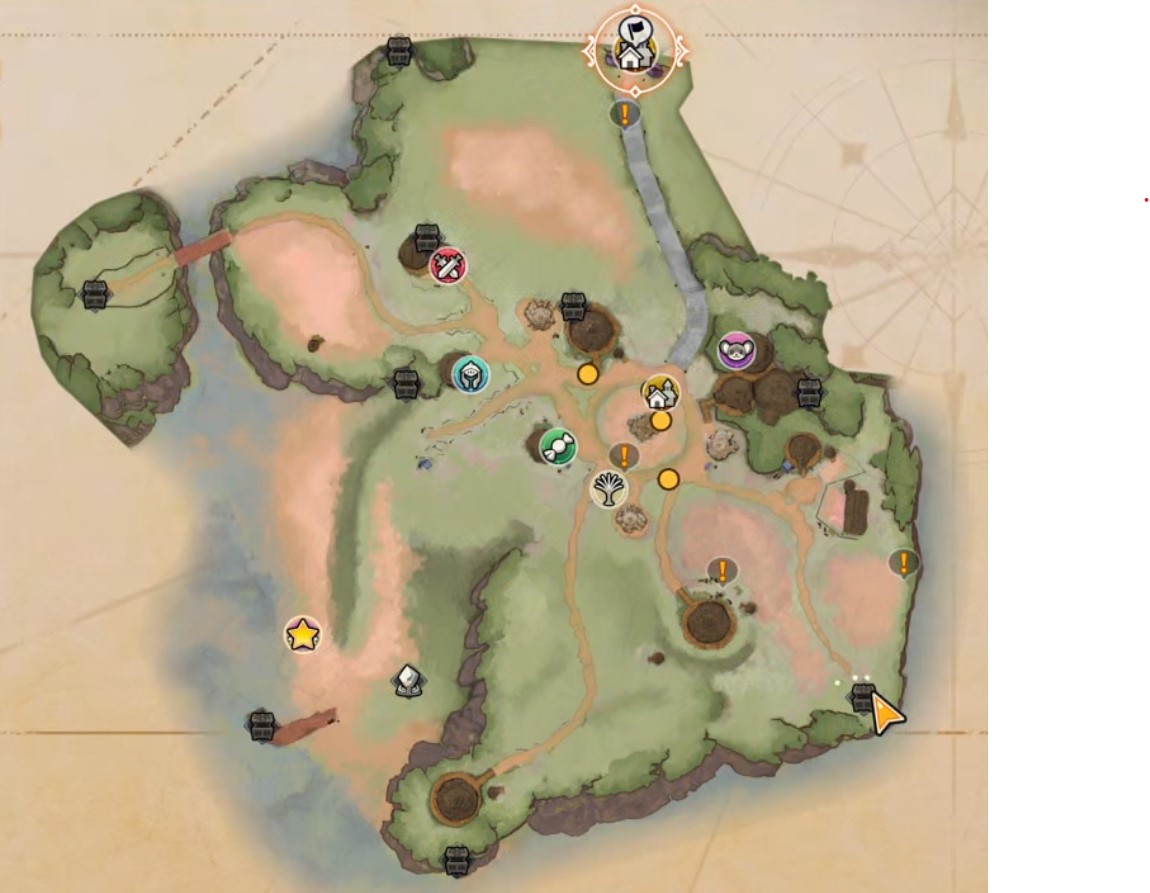The width and height of the screenshot is (1150, 893).
Task: Select the chest marker next to crossed swords
Action: click(x=427, y=238)
